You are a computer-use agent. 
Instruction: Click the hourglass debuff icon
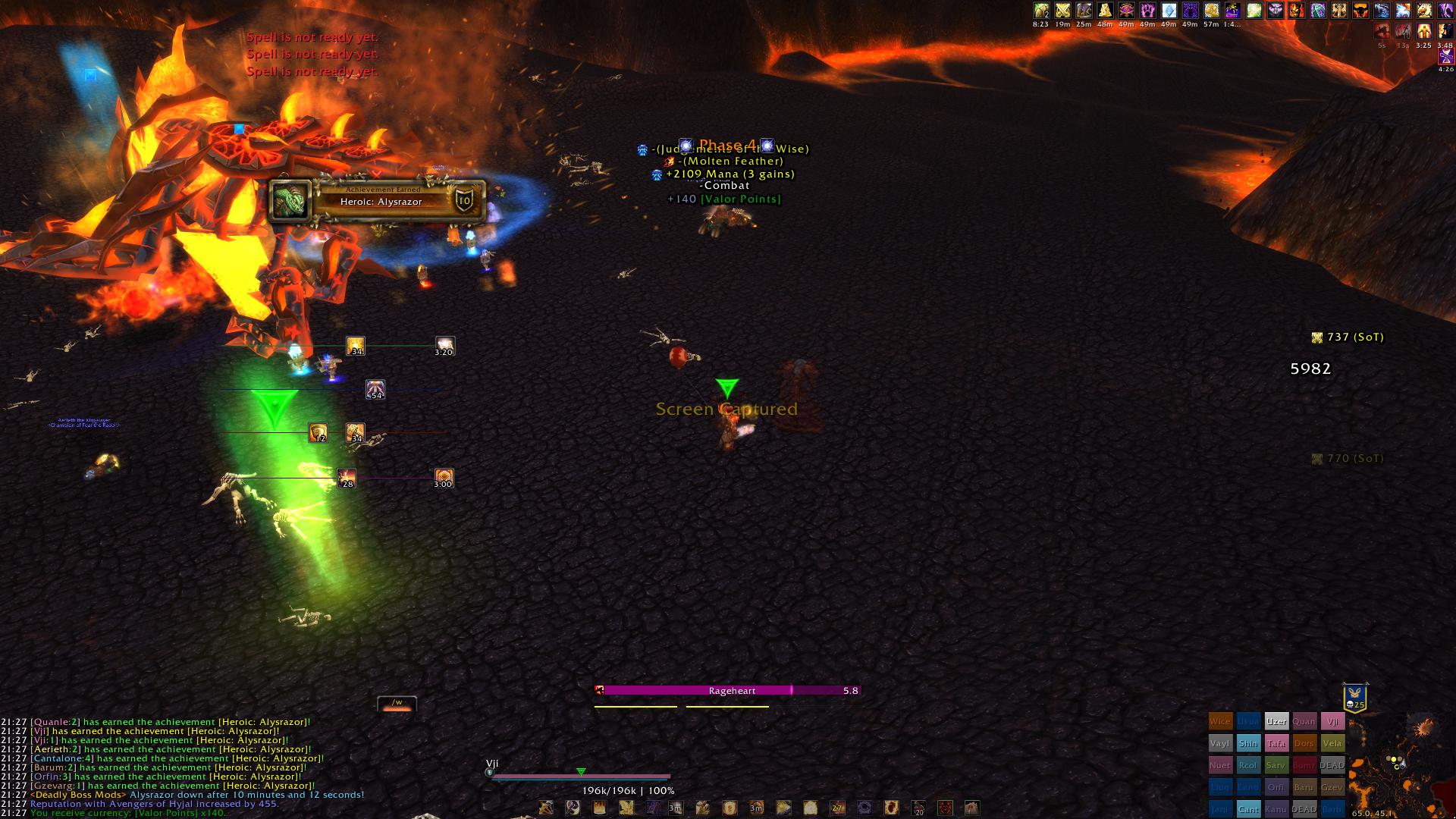pos(1445,56)
